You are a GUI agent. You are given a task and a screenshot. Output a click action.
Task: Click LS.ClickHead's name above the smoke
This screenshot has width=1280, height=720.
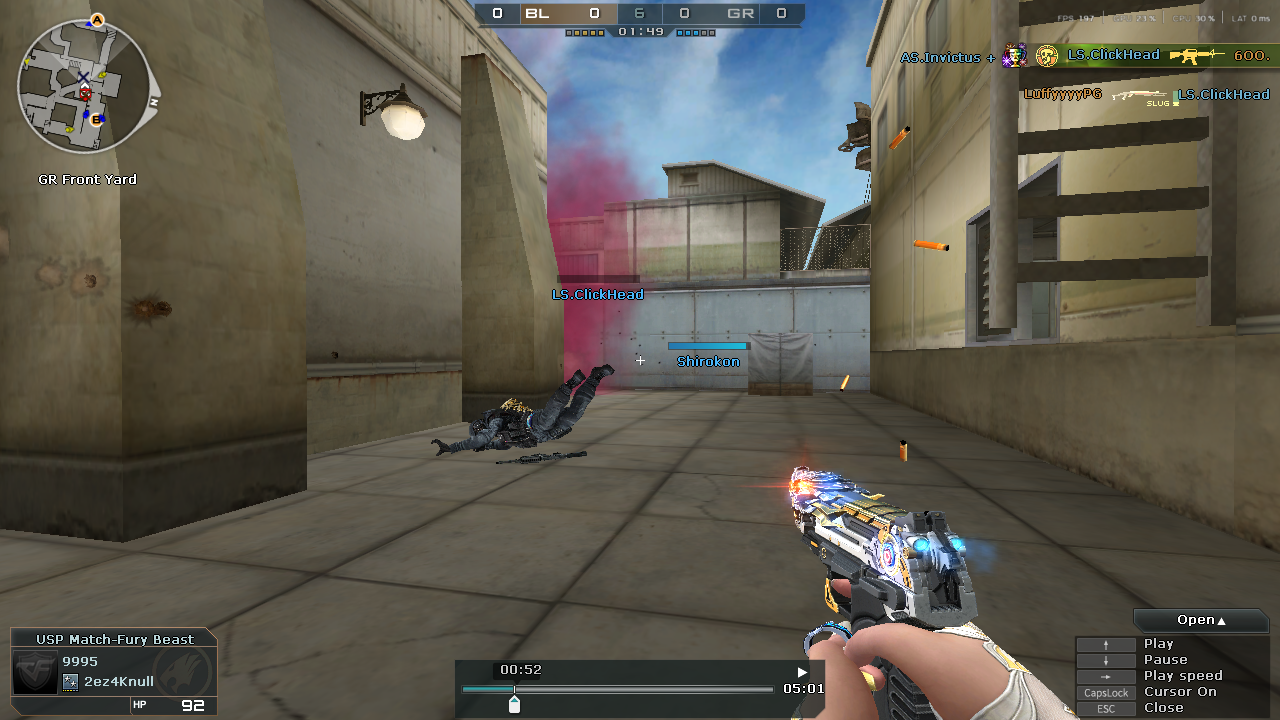tap(596, 294)
